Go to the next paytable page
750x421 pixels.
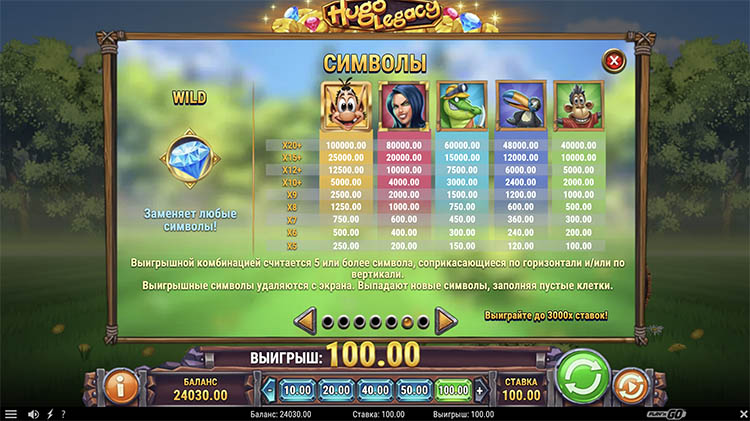coord(446,321)
